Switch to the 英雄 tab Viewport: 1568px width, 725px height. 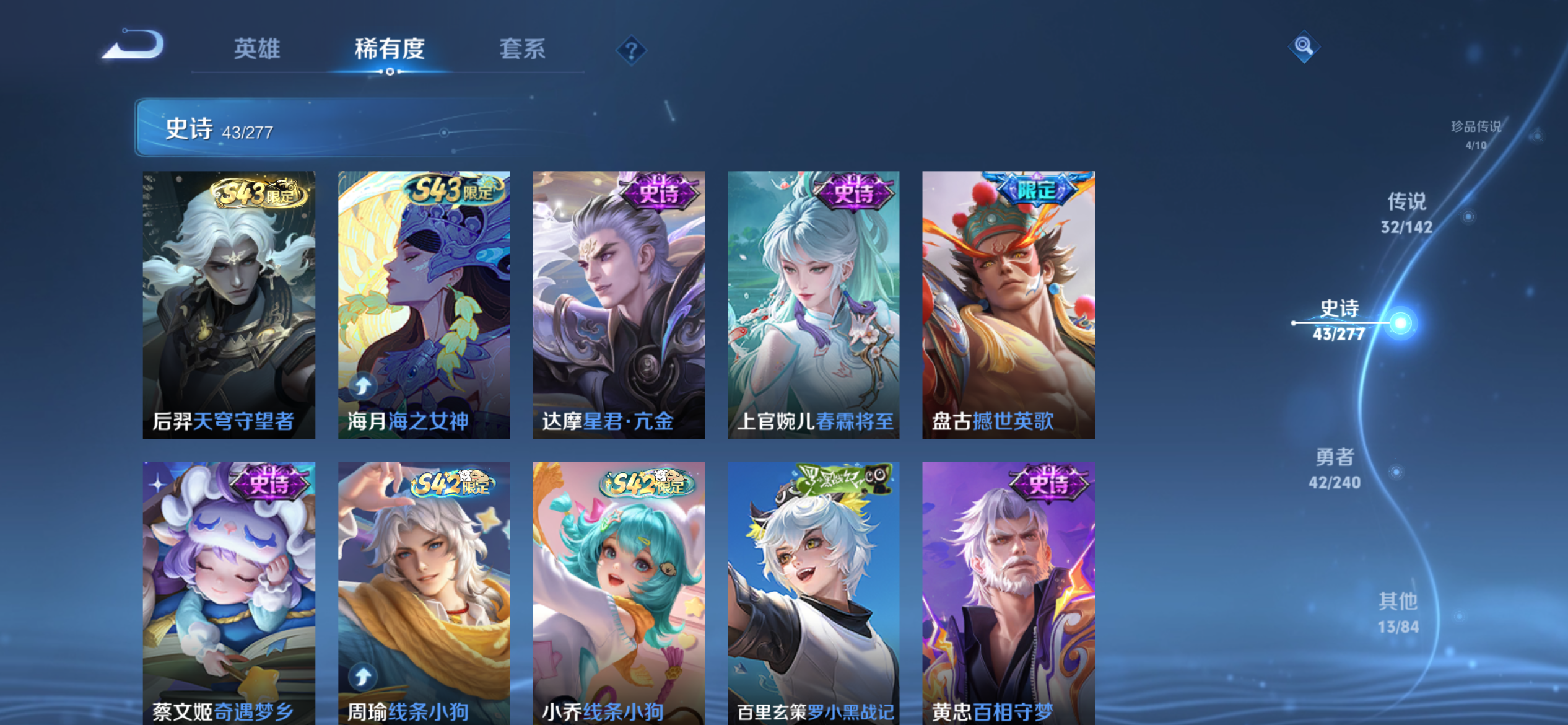(x=256, y=50)
